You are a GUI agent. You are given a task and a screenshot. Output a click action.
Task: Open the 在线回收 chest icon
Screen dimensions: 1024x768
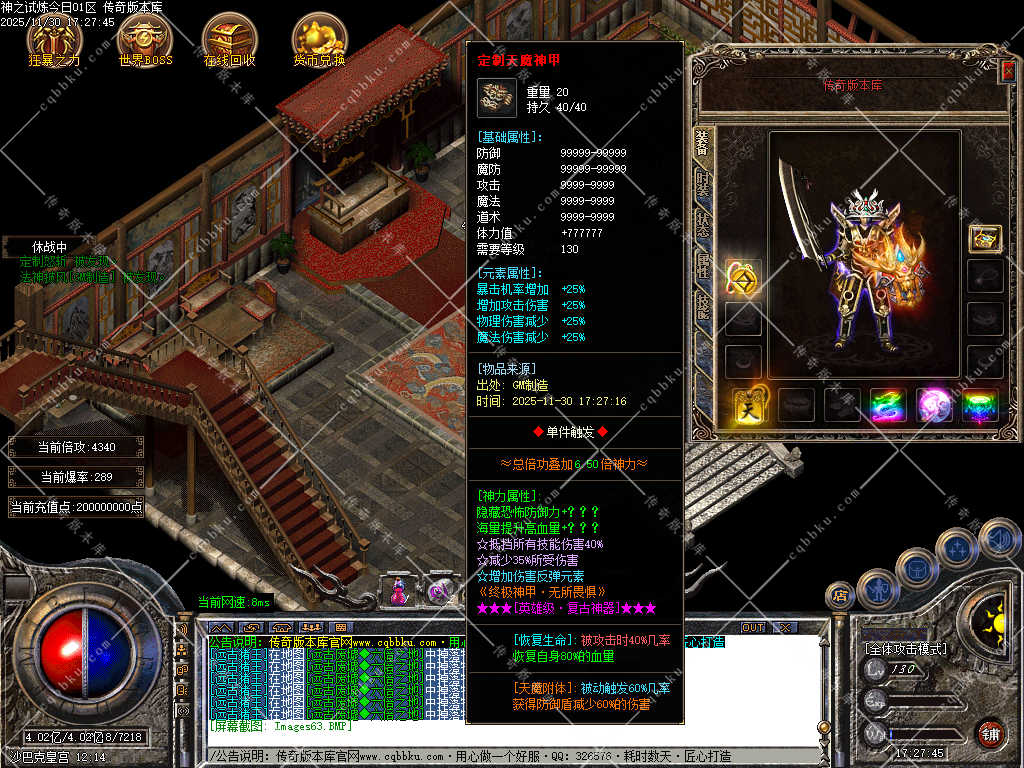point(229,38)
